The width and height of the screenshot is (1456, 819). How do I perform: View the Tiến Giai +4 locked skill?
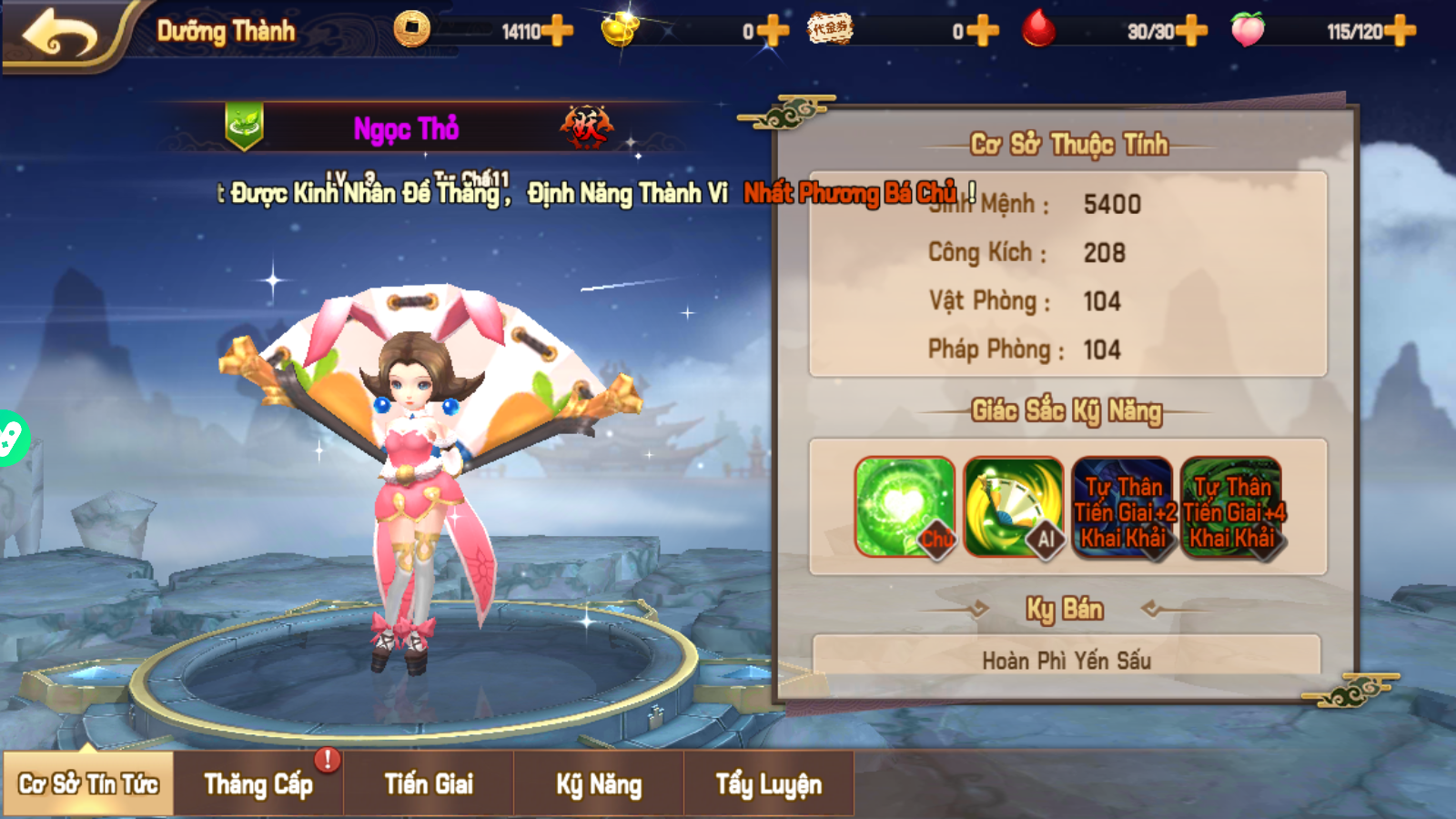pyautogui.click(x=1231, y=507)
